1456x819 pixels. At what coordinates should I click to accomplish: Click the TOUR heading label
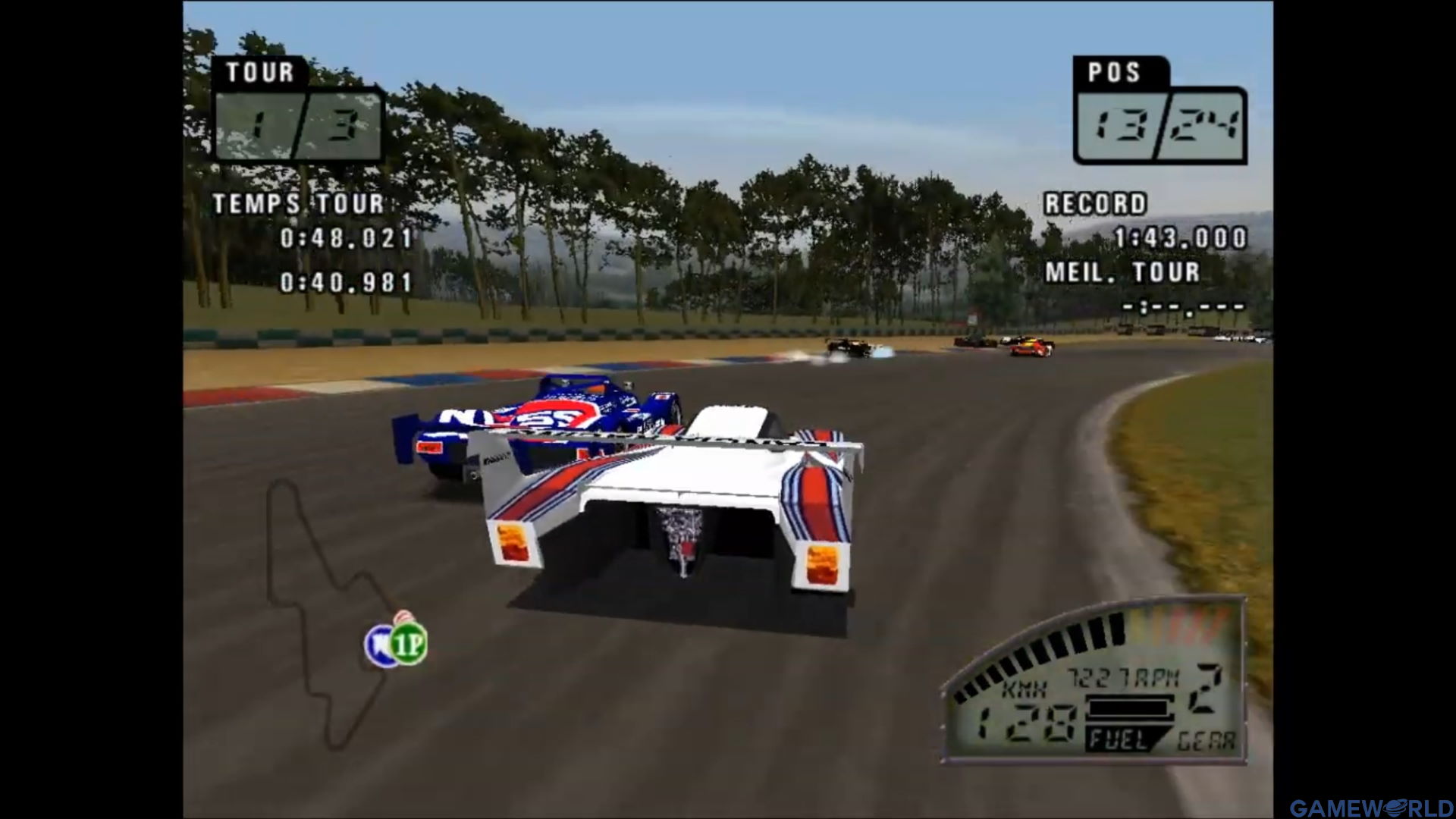click(258, 72)
